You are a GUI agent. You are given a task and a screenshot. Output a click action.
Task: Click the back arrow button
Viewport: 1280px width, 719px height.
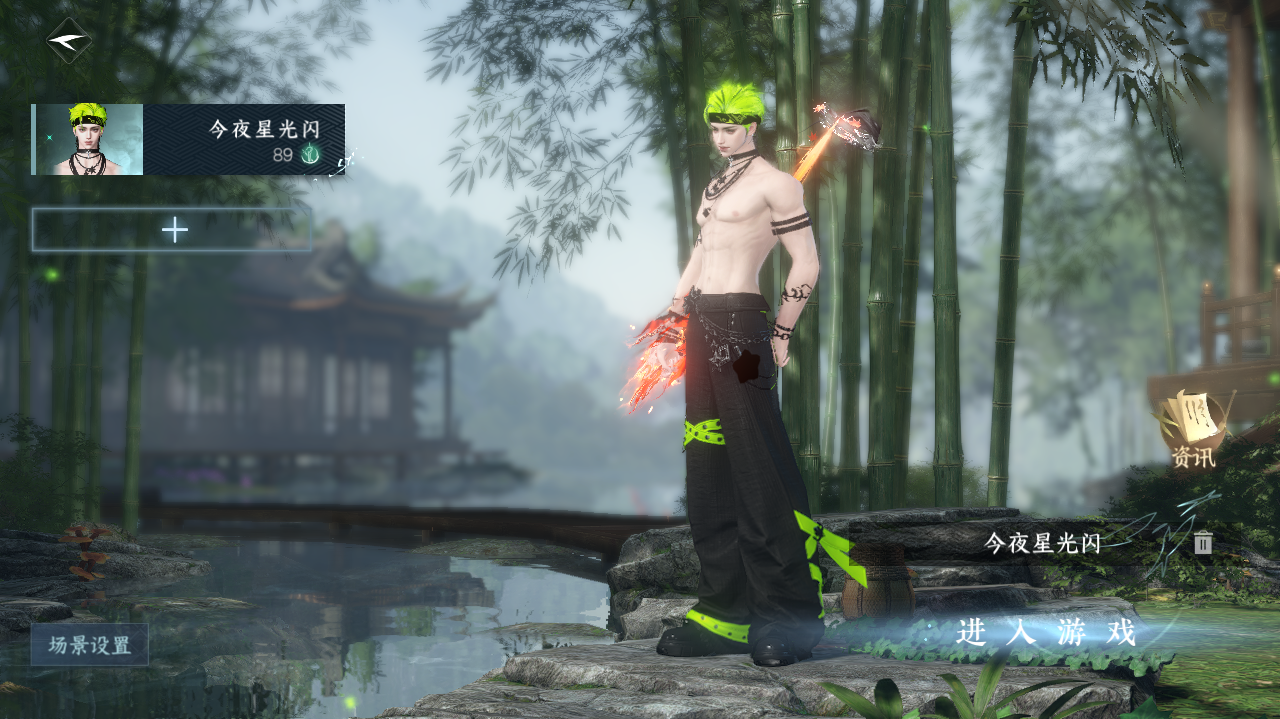point(69,41)
